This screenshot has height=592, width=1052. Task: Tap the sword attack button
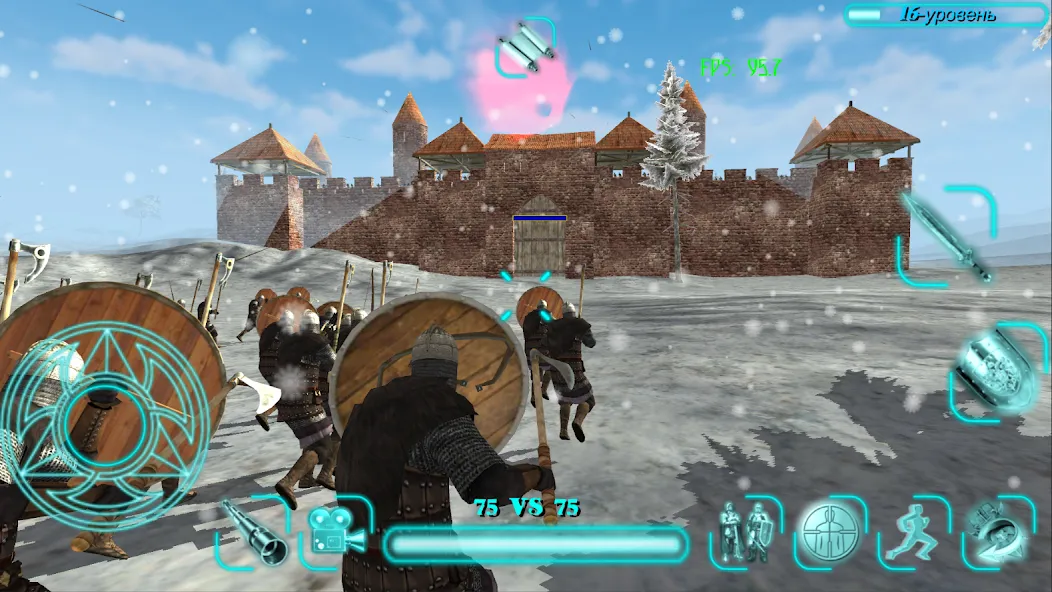click(946, 236)
